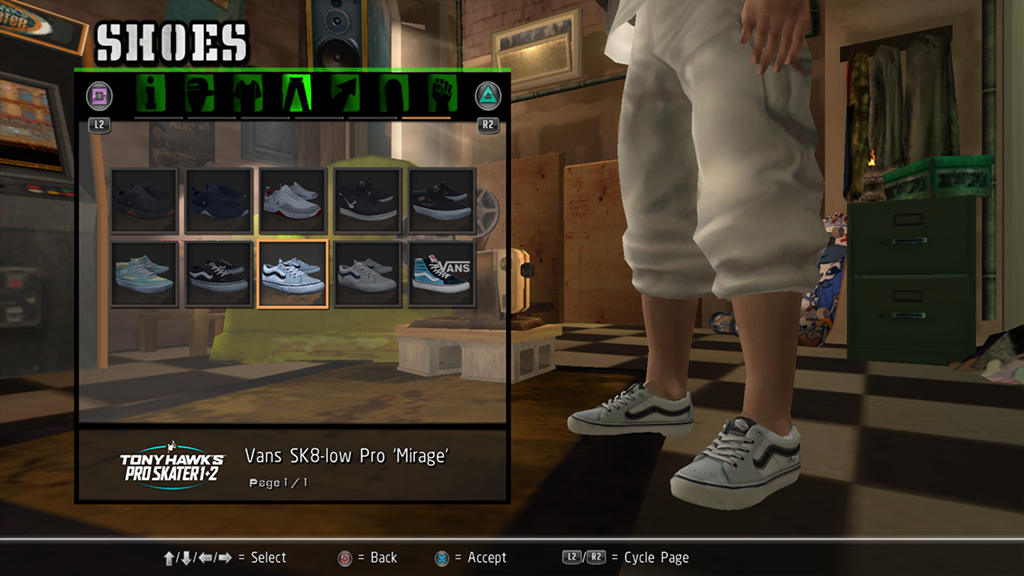
Task: Select the black shoes with white swoosh
Action: tap(367, 201)
